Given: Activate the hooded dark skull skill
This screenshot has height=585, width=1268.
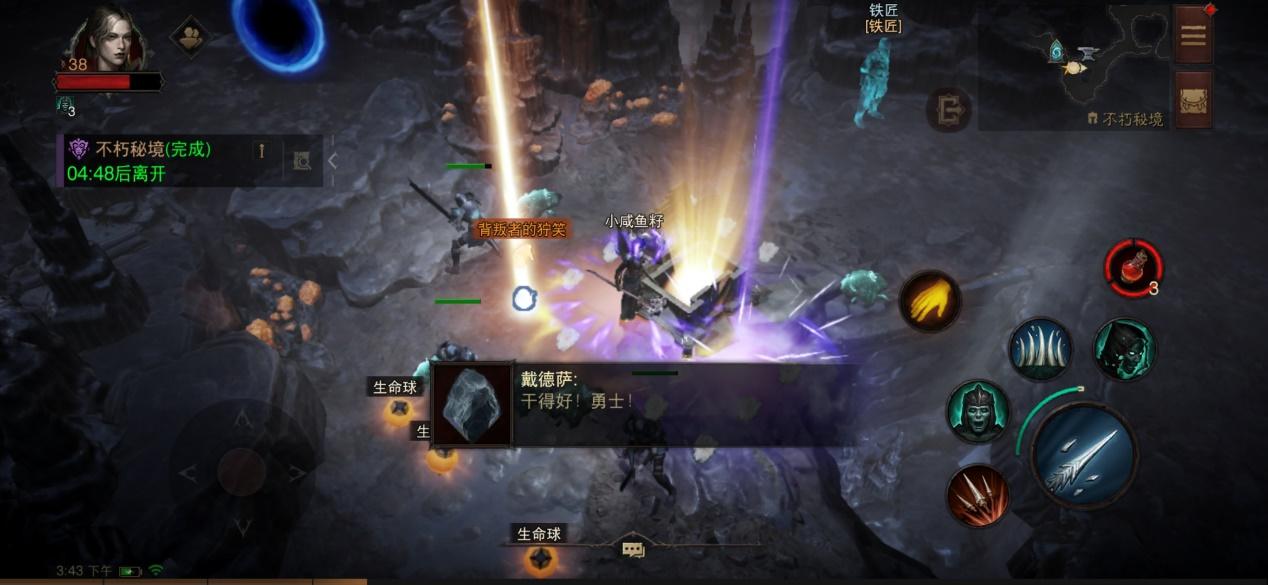Looking at the screenshot, I should point(1124,349).
